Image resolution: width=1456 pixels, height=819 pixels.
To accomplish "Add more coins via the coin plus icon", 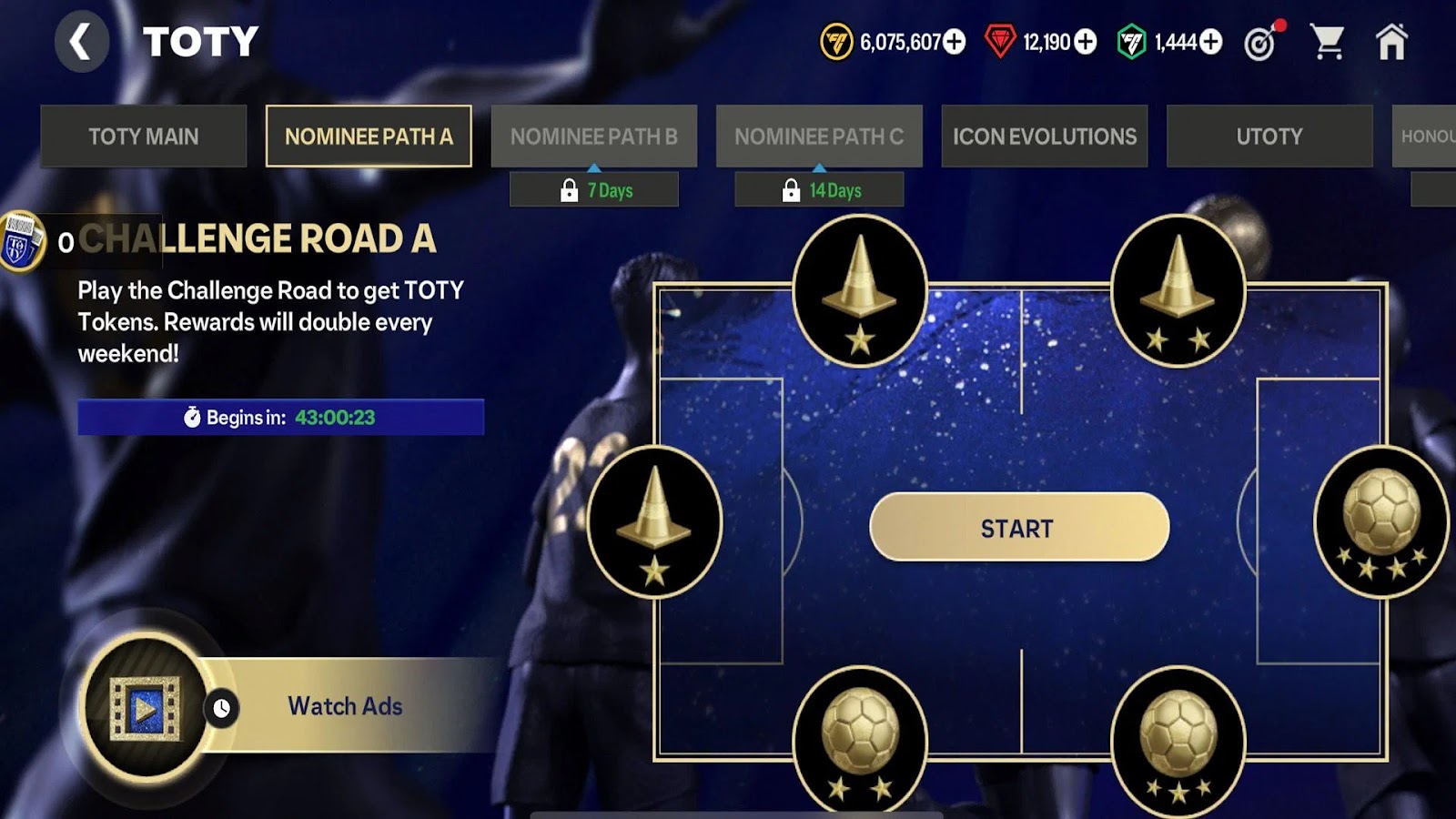I will click(954, 41).
